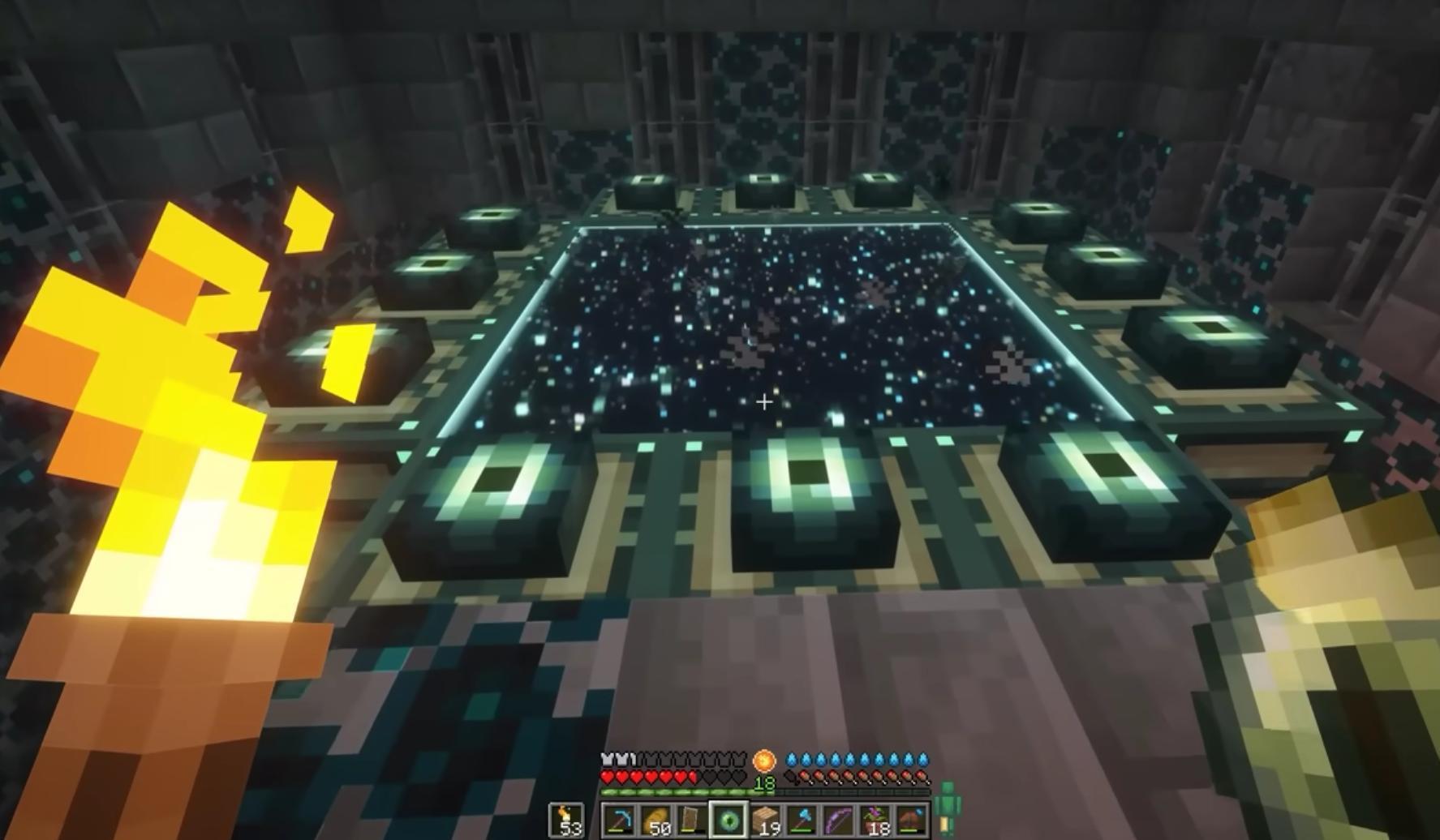Select the potted purple plant slot
The height and width of the screenshot is (840, 1440).
(874, 821)
